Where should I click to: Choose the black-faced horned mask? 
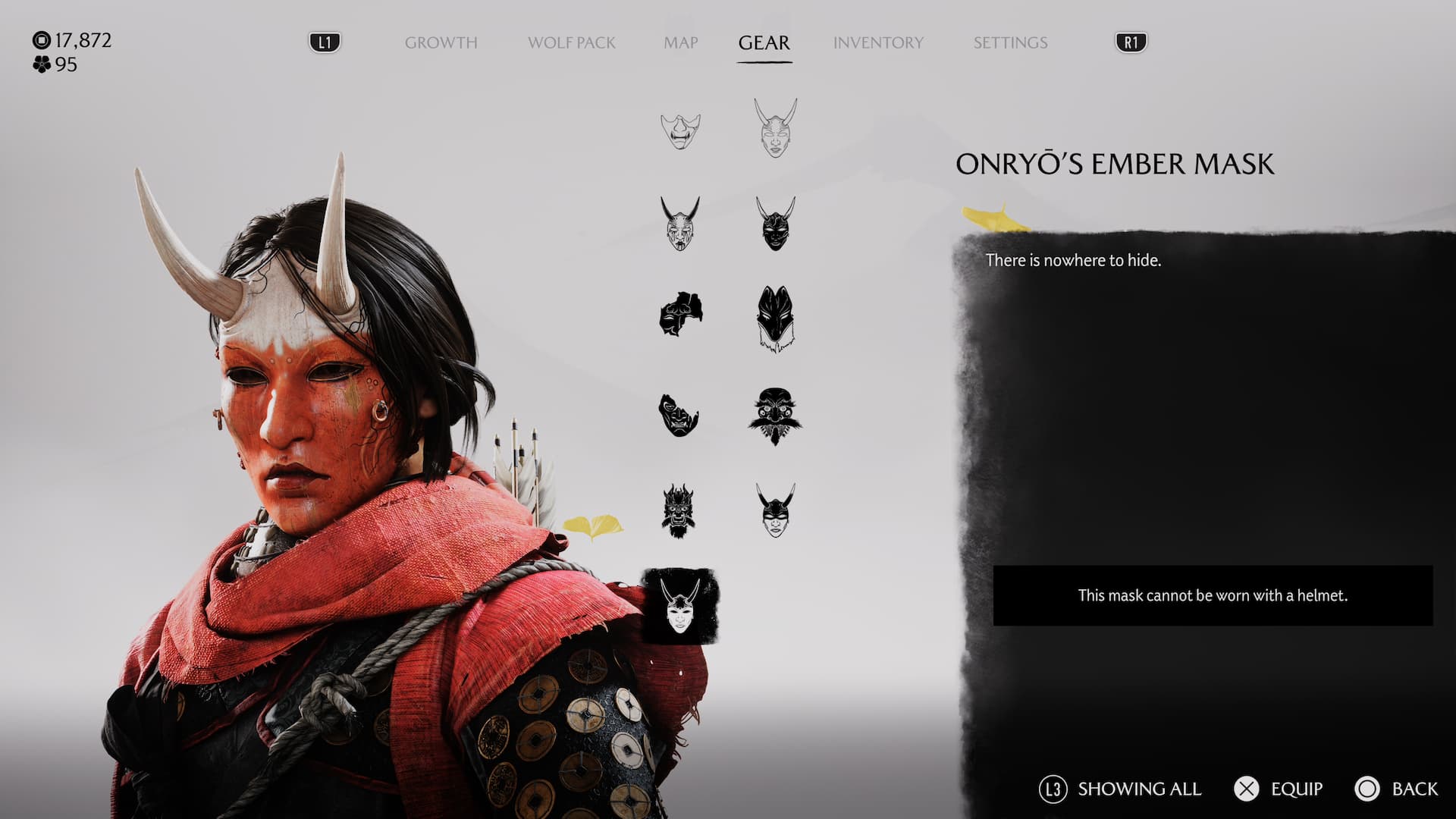(x=775, y=224)
